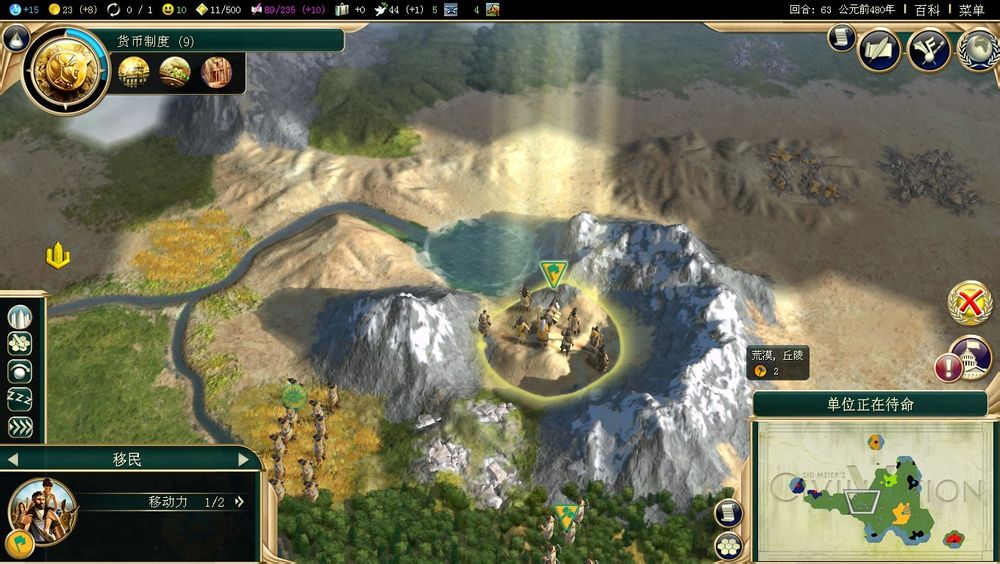This screenshot has width=1000, height=564.
Task: Open the globe with laurel advisor icon
Action: (x=977, y=50)
